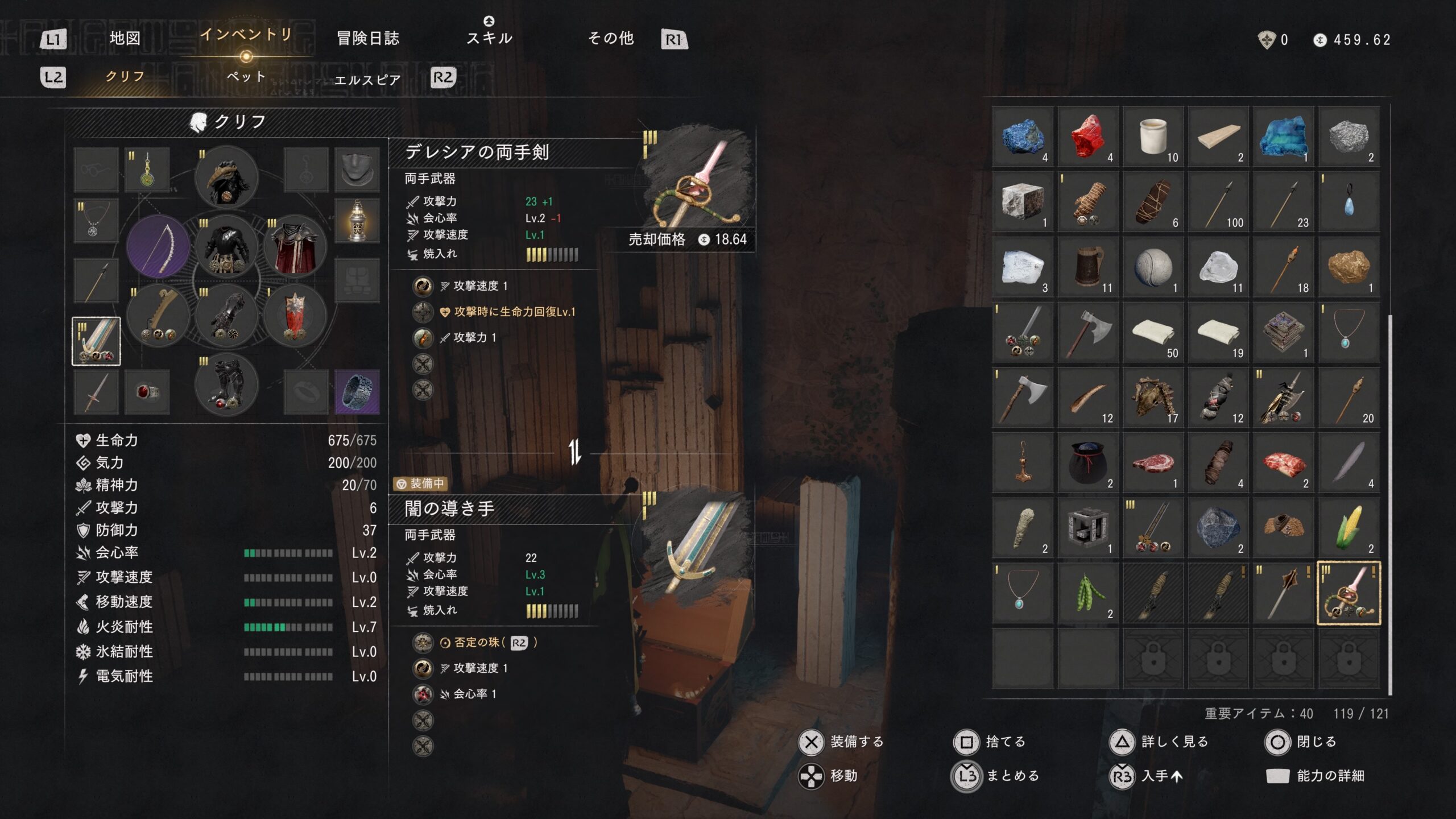Select the corn cob item

(1349, 528)
